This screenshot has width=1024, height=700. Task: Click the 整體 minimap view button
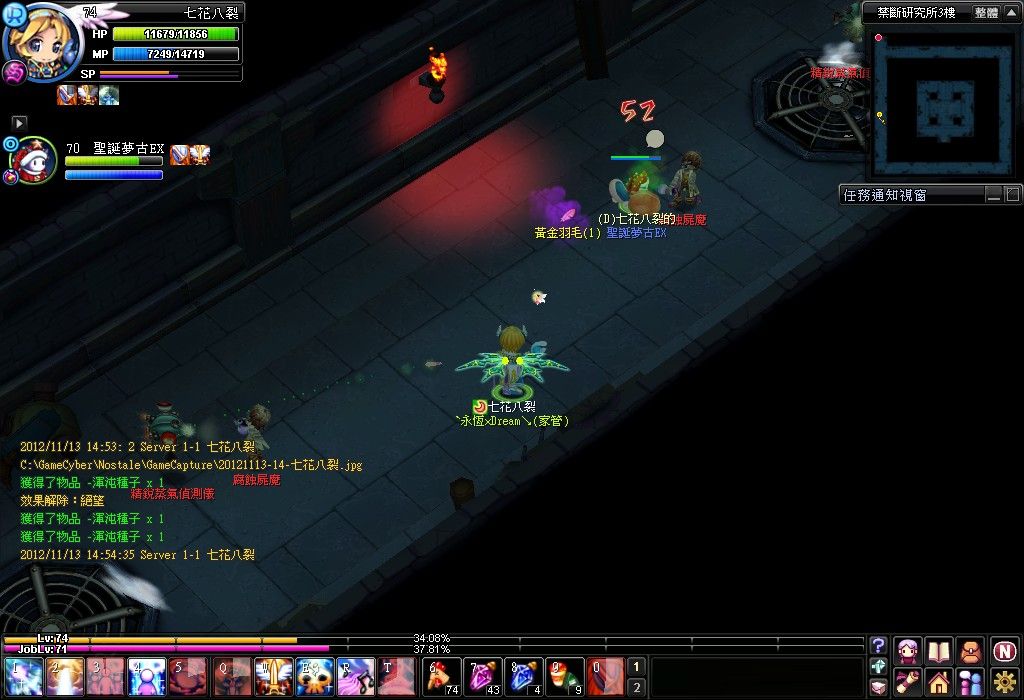[x=986, y=13]
